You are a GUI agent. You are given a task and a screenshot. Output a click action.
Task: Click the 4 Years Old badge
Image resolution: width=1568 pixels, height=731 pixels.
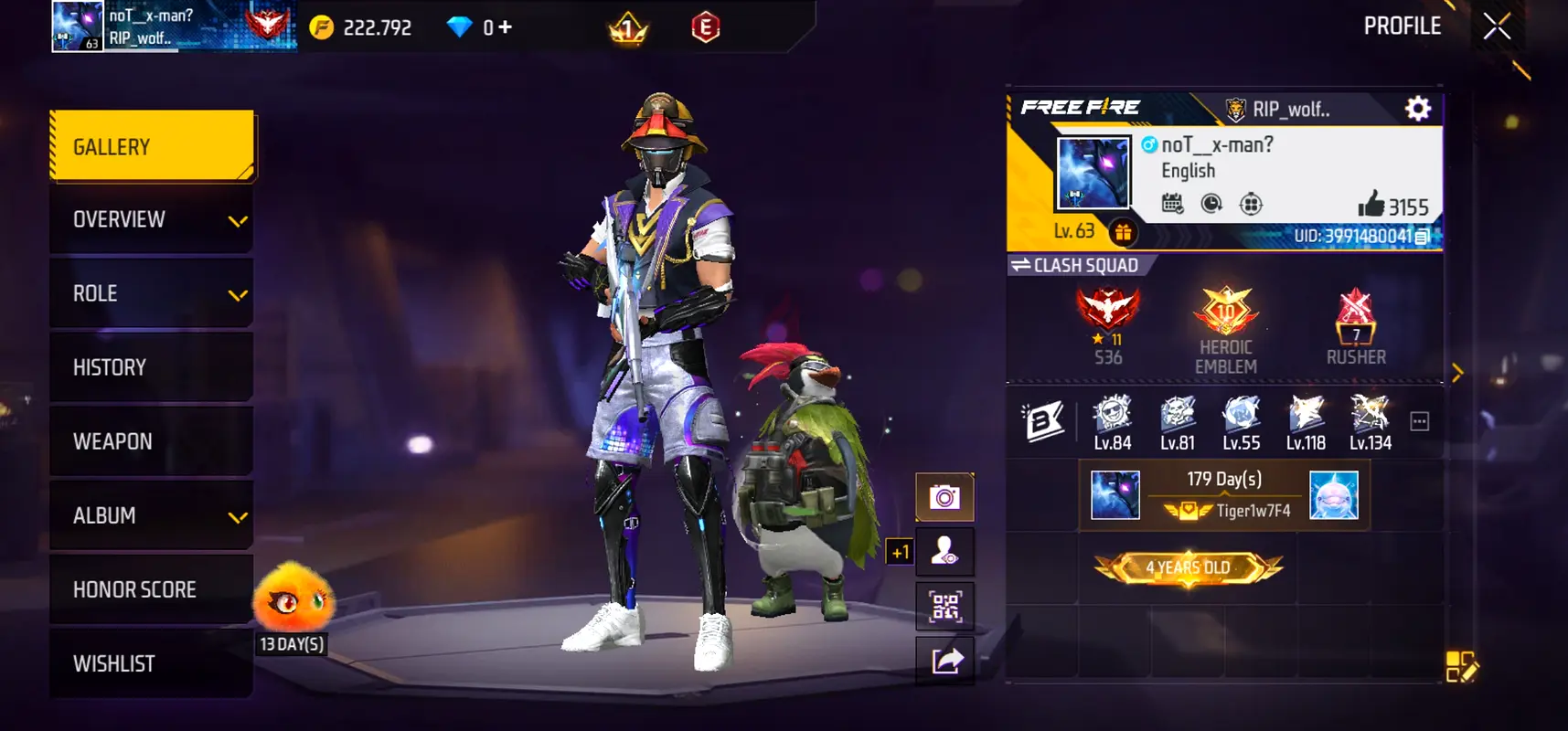(1188, 567)
